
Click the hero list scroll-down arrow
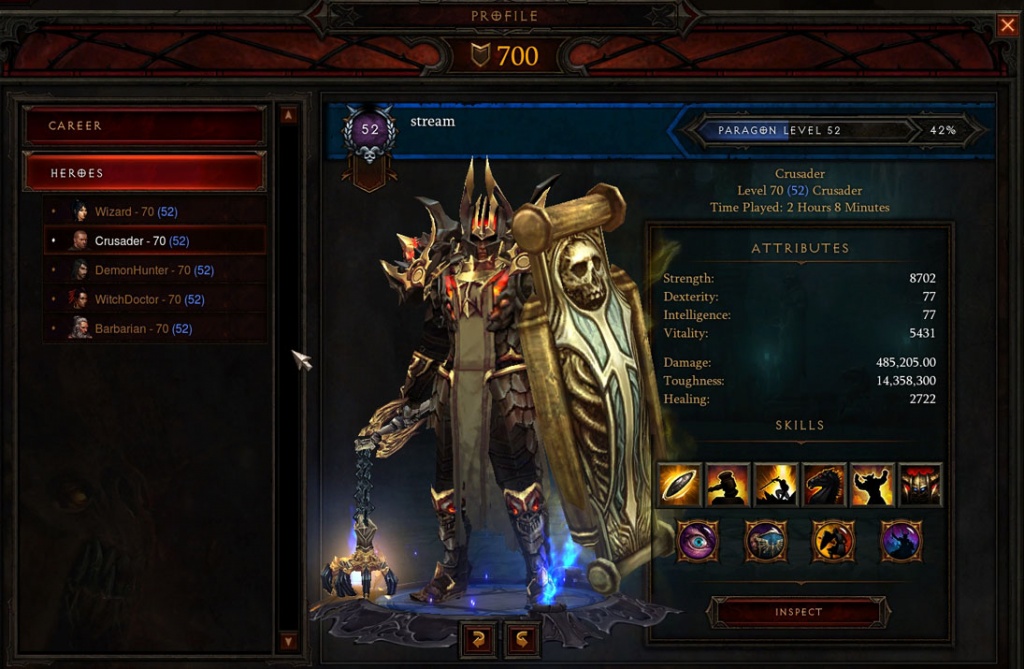click(288, 641)
